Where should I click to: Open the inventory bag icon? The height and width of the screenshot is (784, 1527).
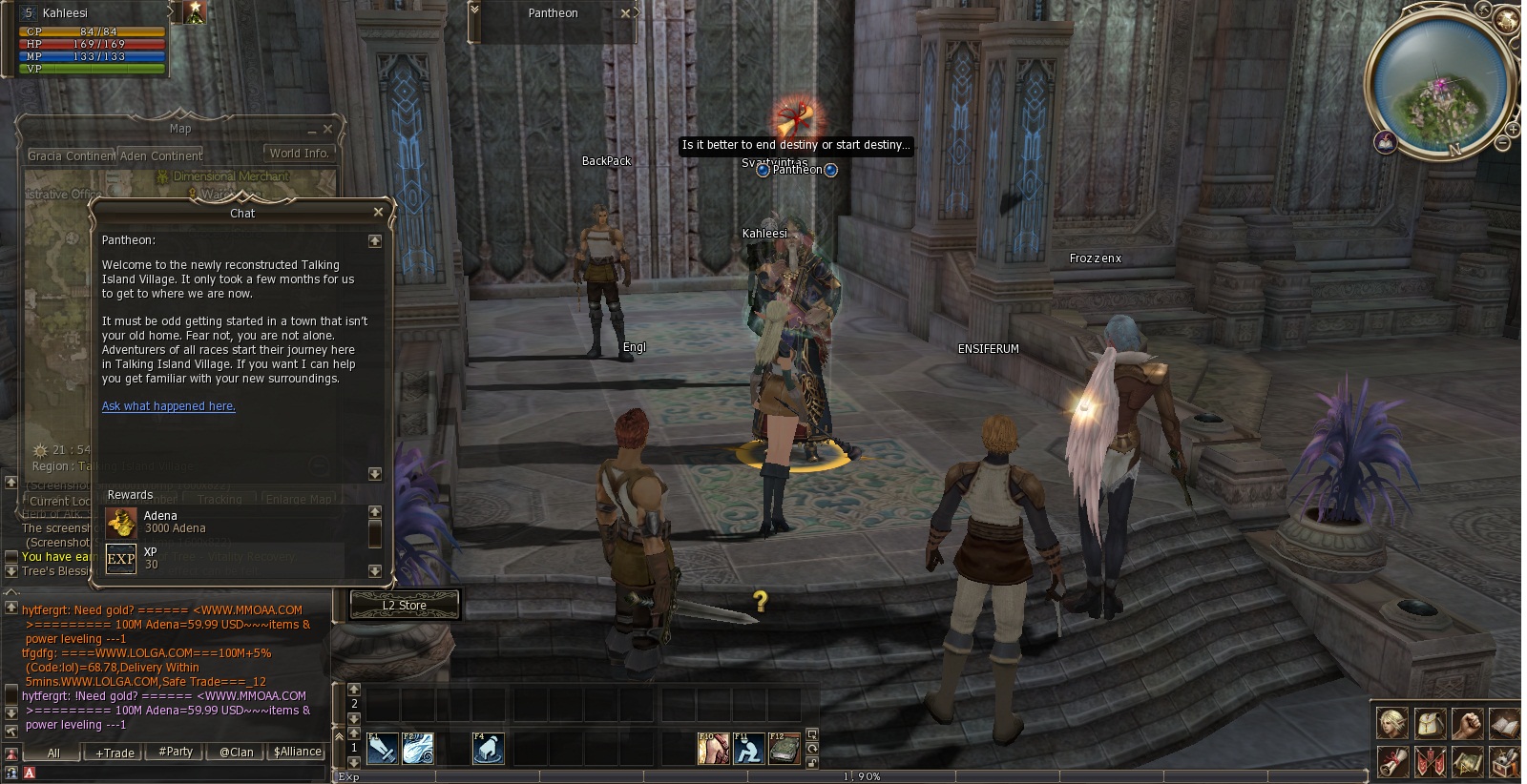pyautogui.click(x=1429, y=723)
